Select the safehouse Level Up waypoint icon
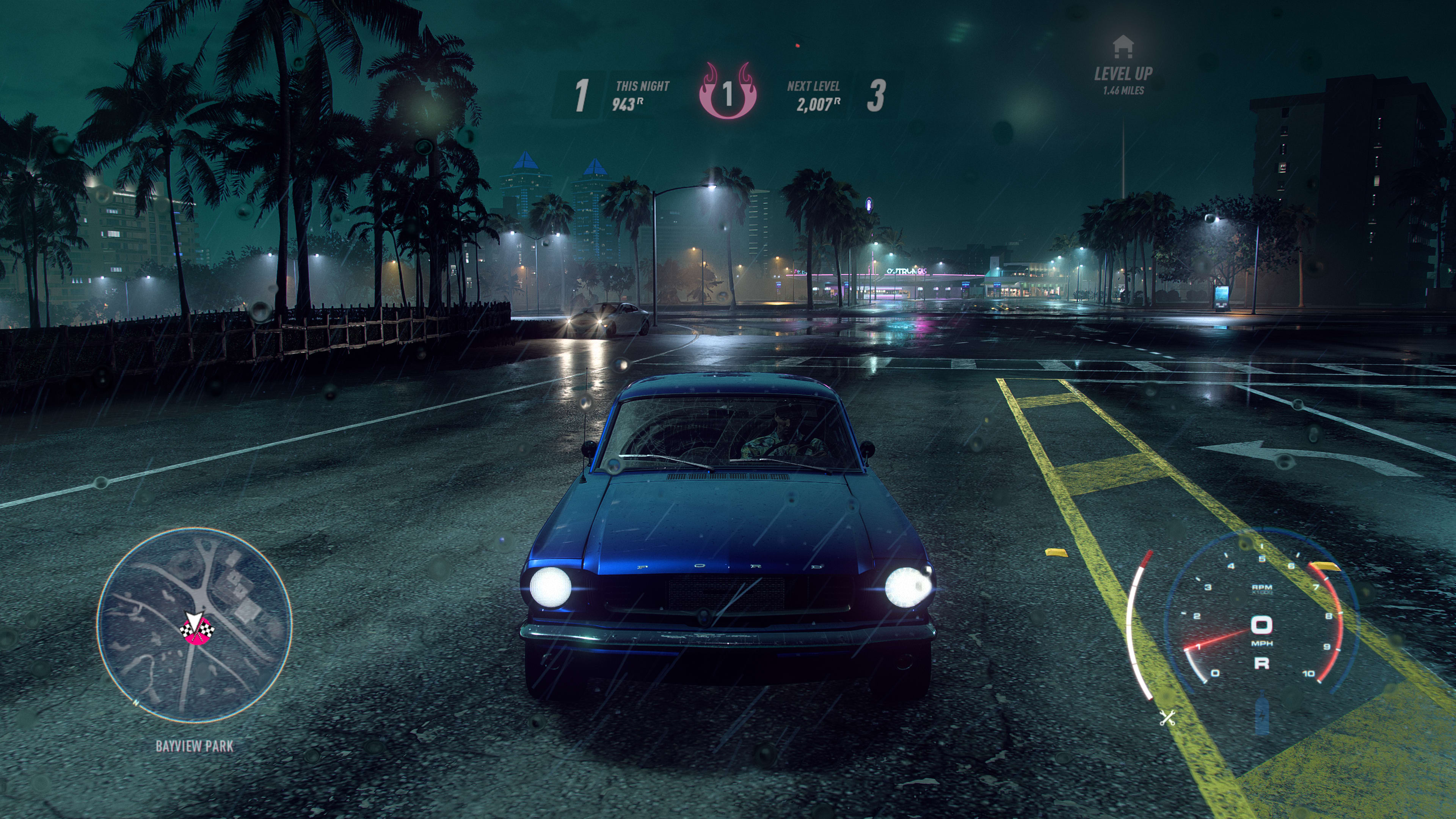 tap(1122, 47)
